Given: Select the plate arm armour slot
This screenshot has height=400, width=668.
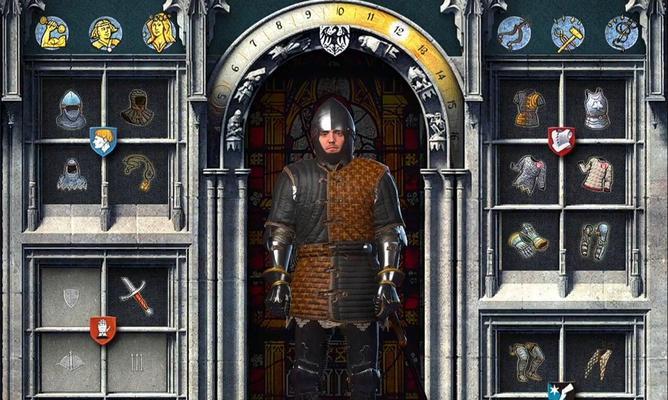Looking at the screenshot, I should pyautogui.click(x=596, y=240).
